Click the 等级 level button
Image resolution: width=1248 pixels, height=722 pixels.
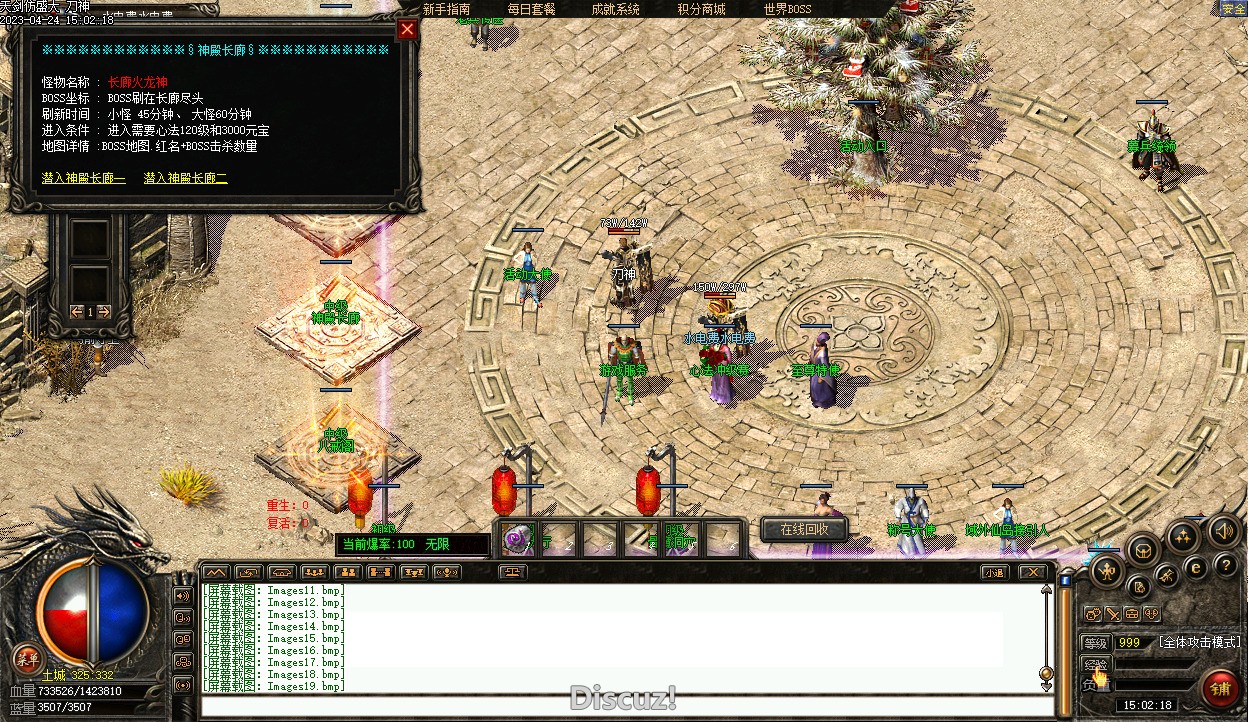1096,643
